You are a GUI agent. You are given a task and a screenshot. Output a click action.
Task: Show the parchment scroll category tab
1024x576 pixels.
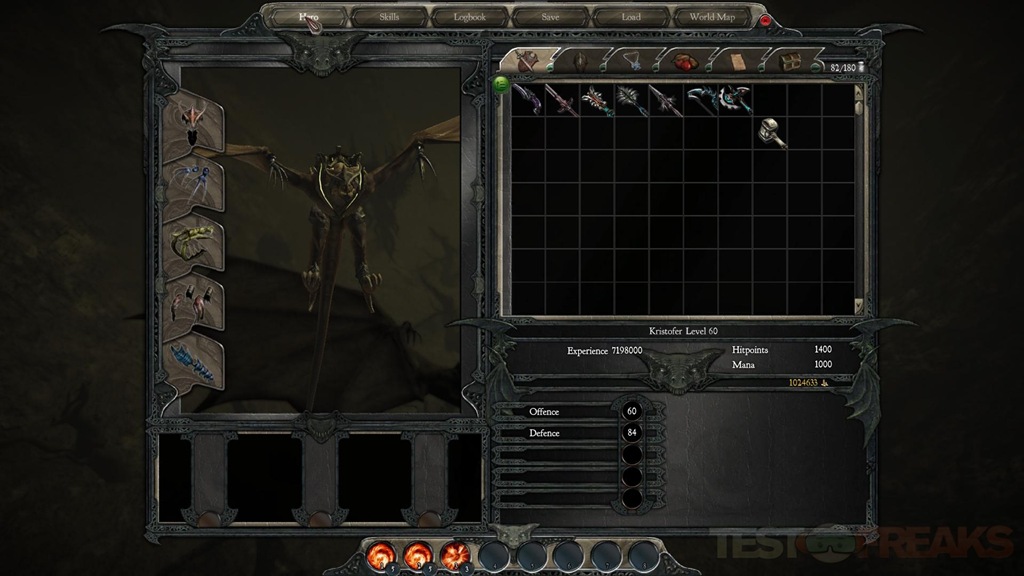tap(738, 60)
